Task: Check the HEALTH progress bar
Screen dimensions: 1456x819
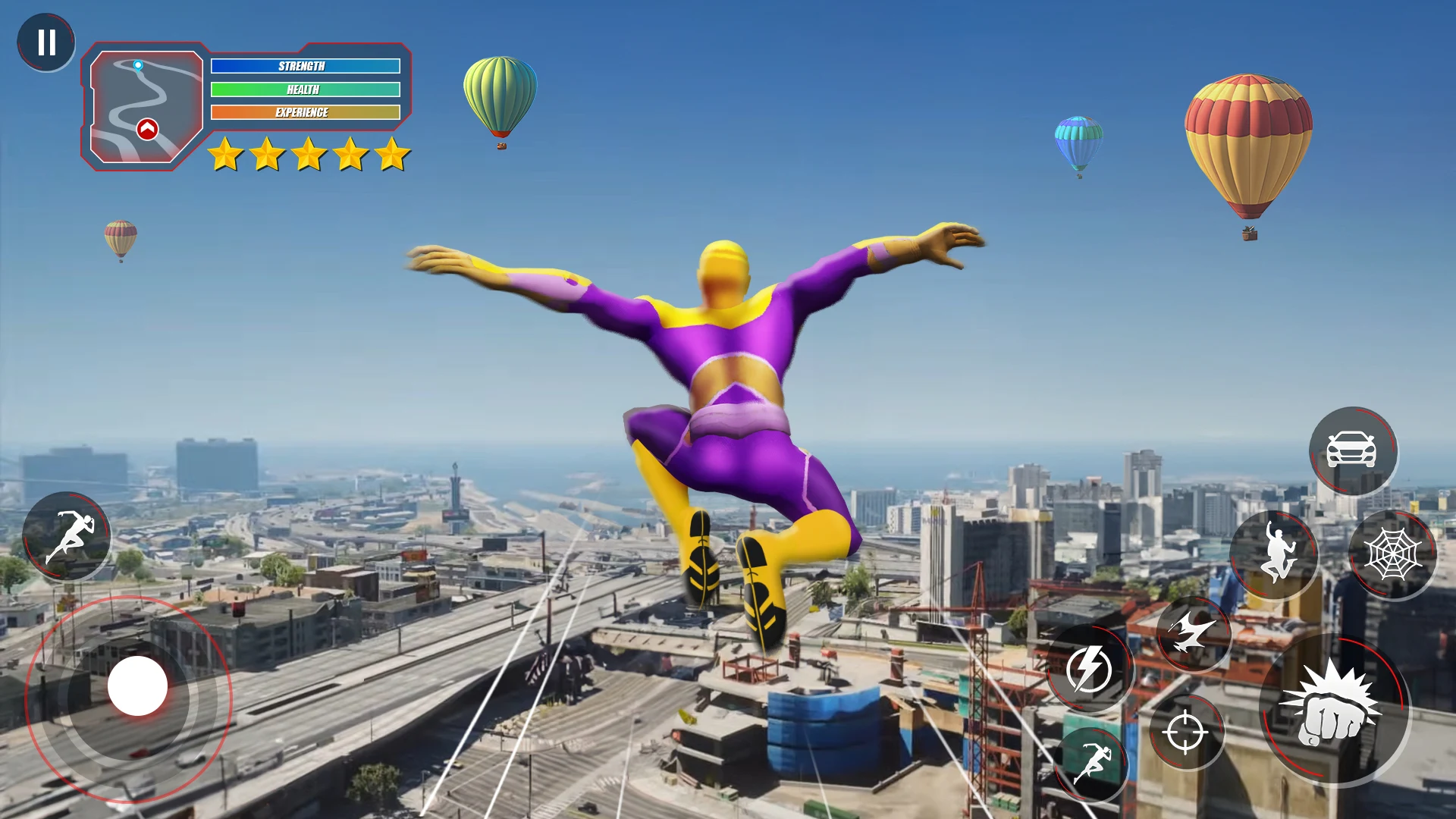Action: (303, 89)
